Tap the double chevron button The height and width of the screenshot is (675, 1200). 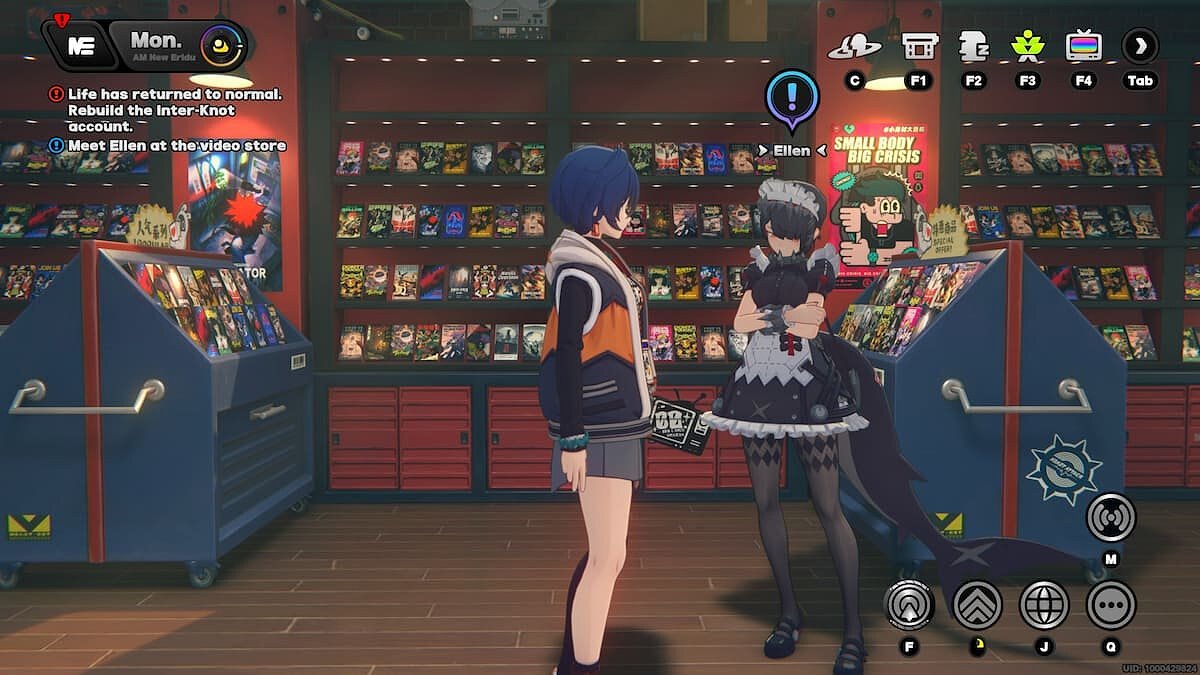pos(977,604)
